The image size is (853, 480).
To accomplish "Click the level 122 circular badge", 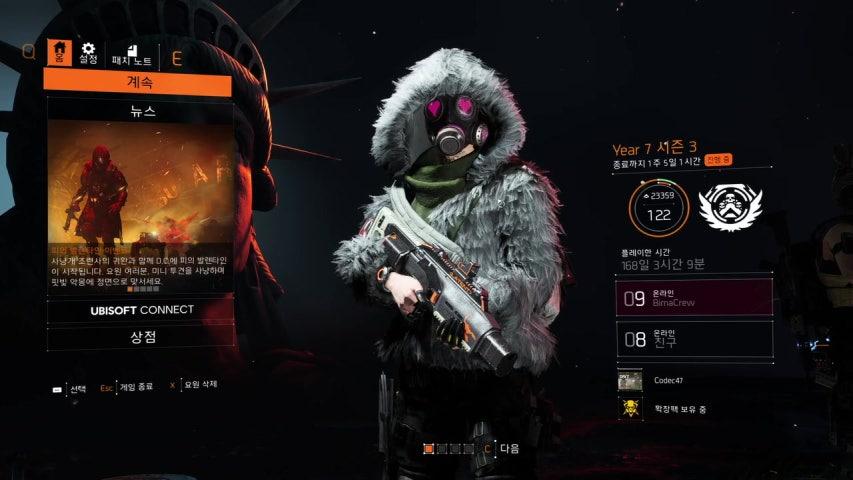I will pos(658,207).
